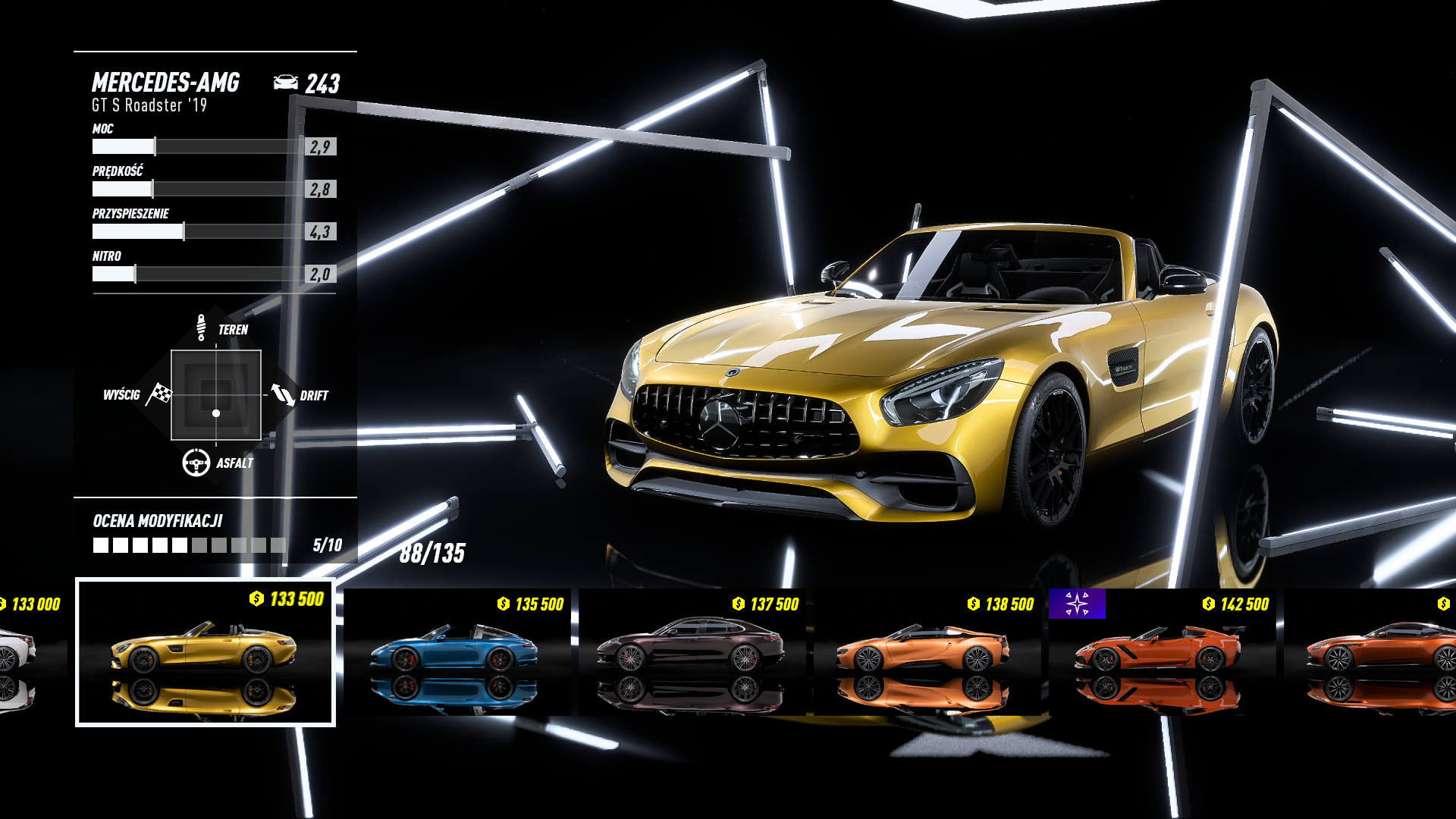Pick the dark maroon sedan priced 137 500
This screenshot has height=819, width=1456.
[692, 652]
